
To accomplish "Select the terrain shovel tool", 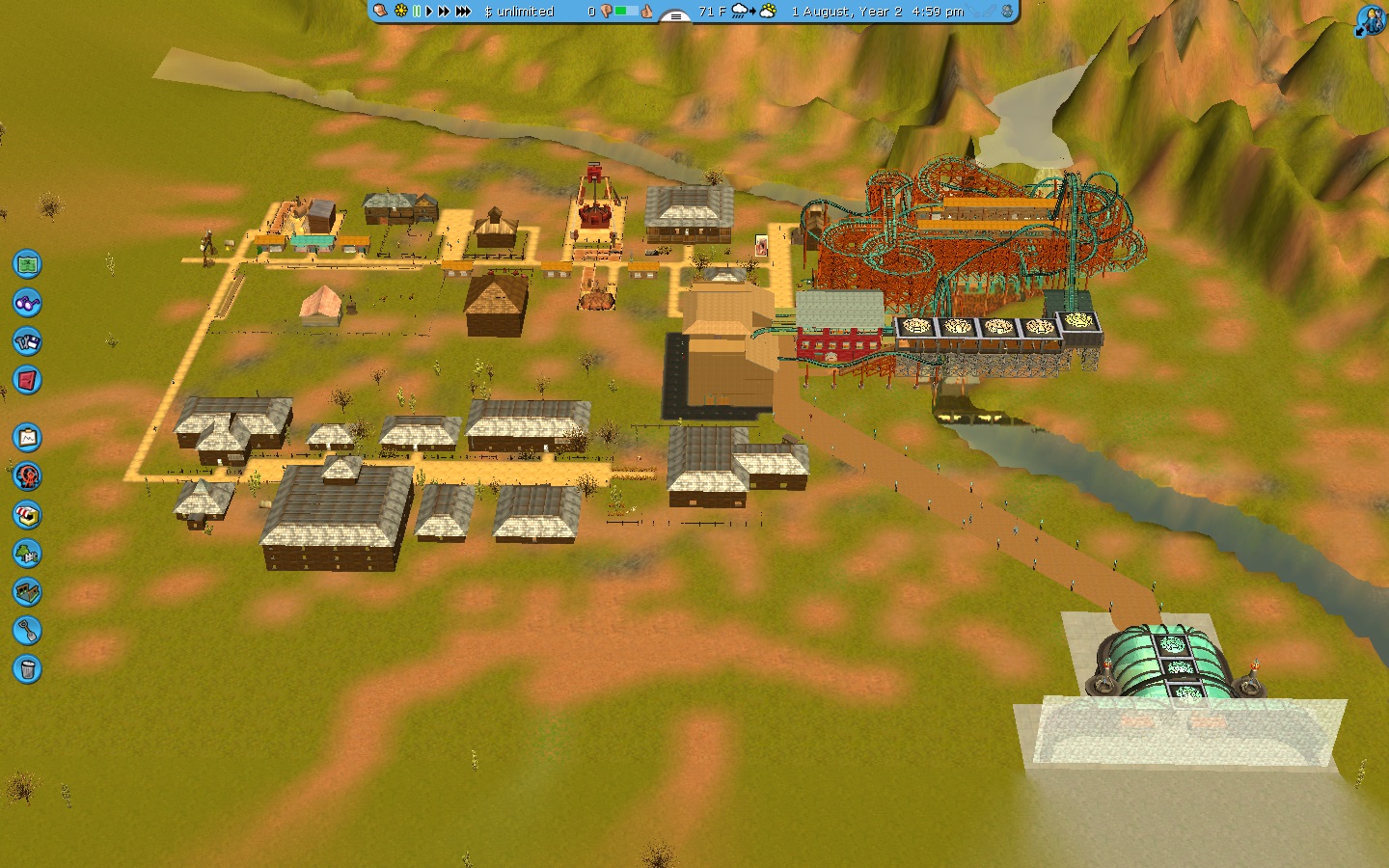I will point(27,631).
